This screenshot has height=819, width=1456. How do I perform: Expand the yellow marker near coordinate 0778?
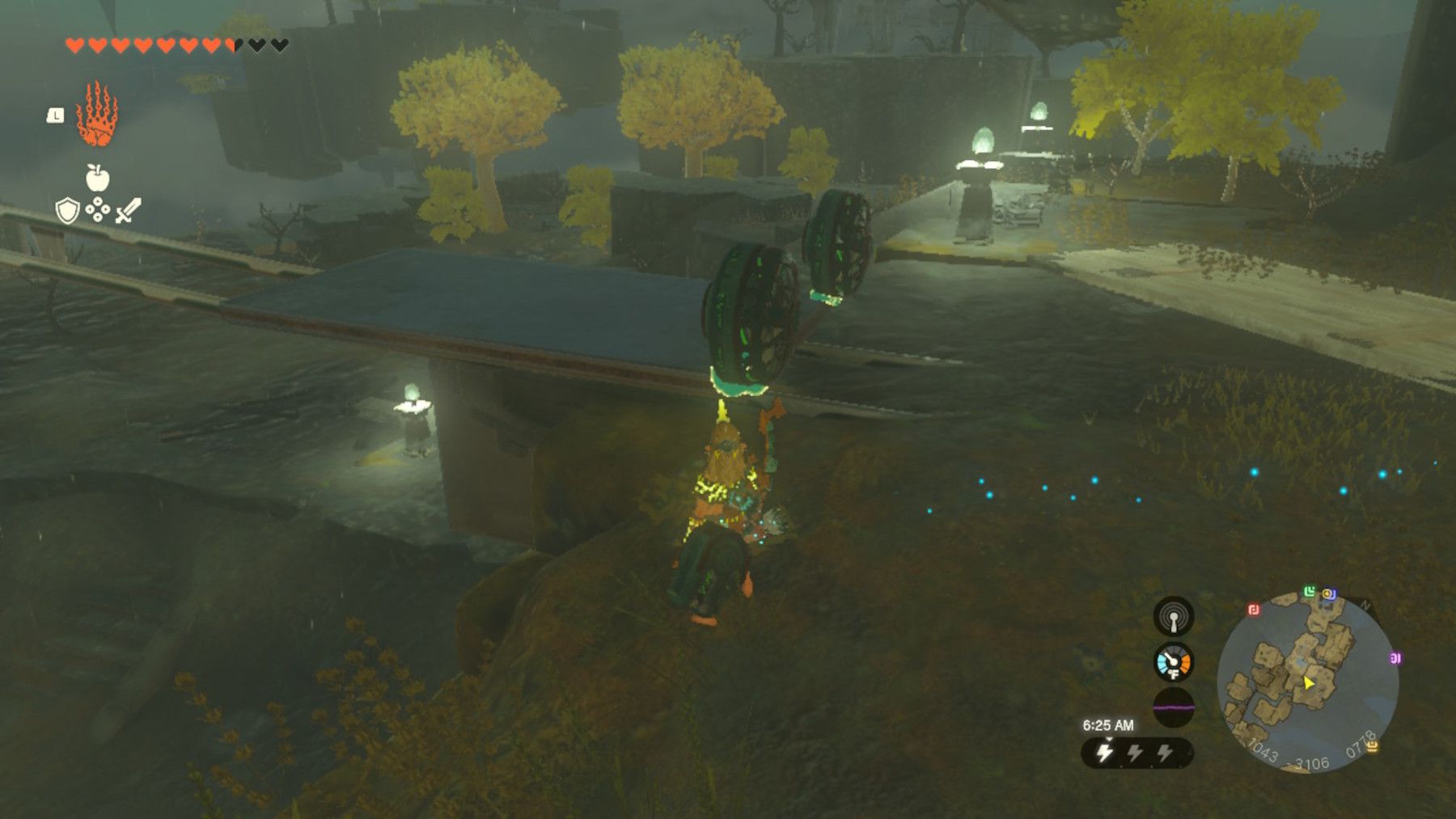coord(1372,747)
